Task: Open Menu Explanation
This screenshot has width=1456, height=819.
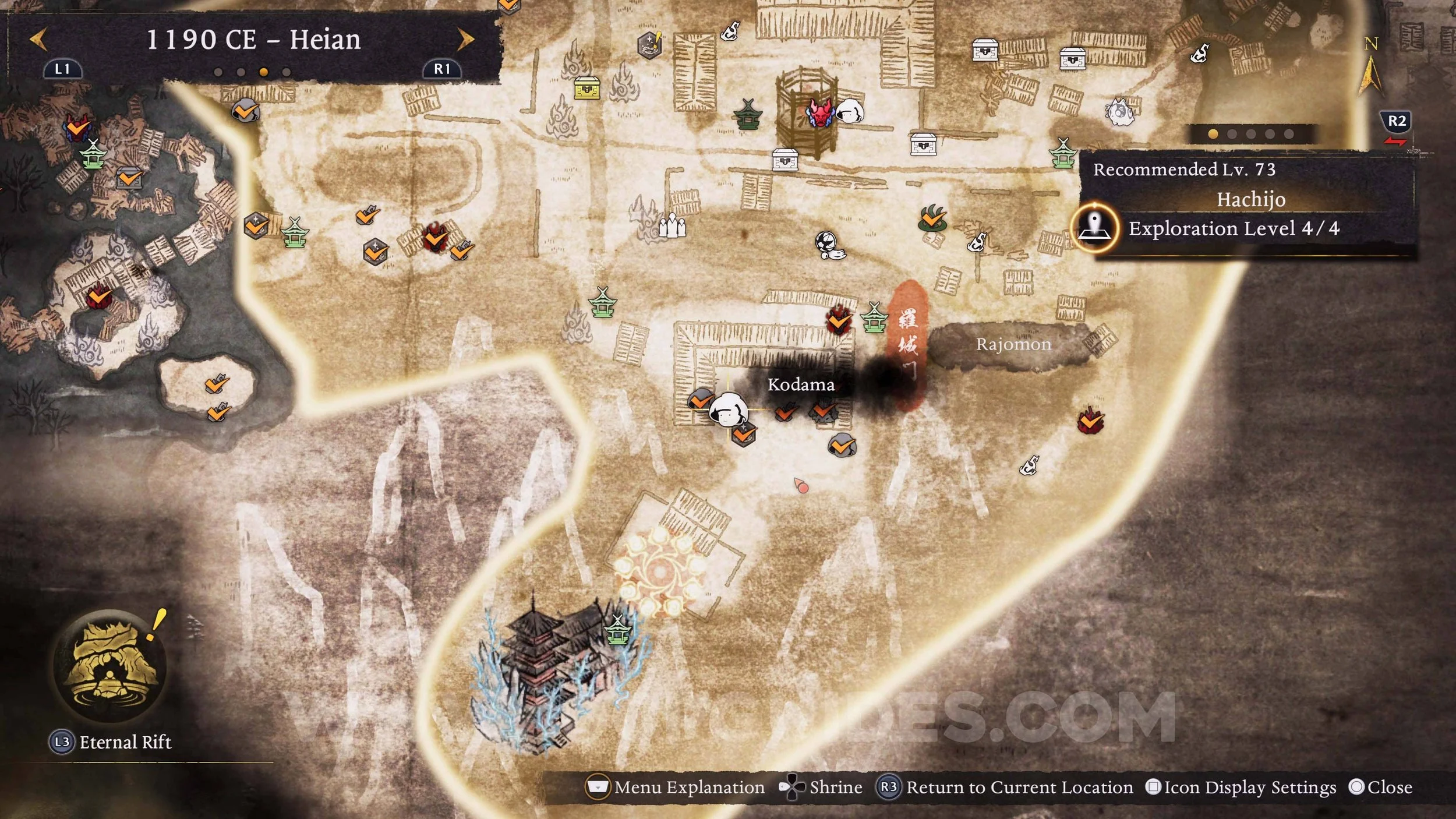Action: tap(676, 788)
